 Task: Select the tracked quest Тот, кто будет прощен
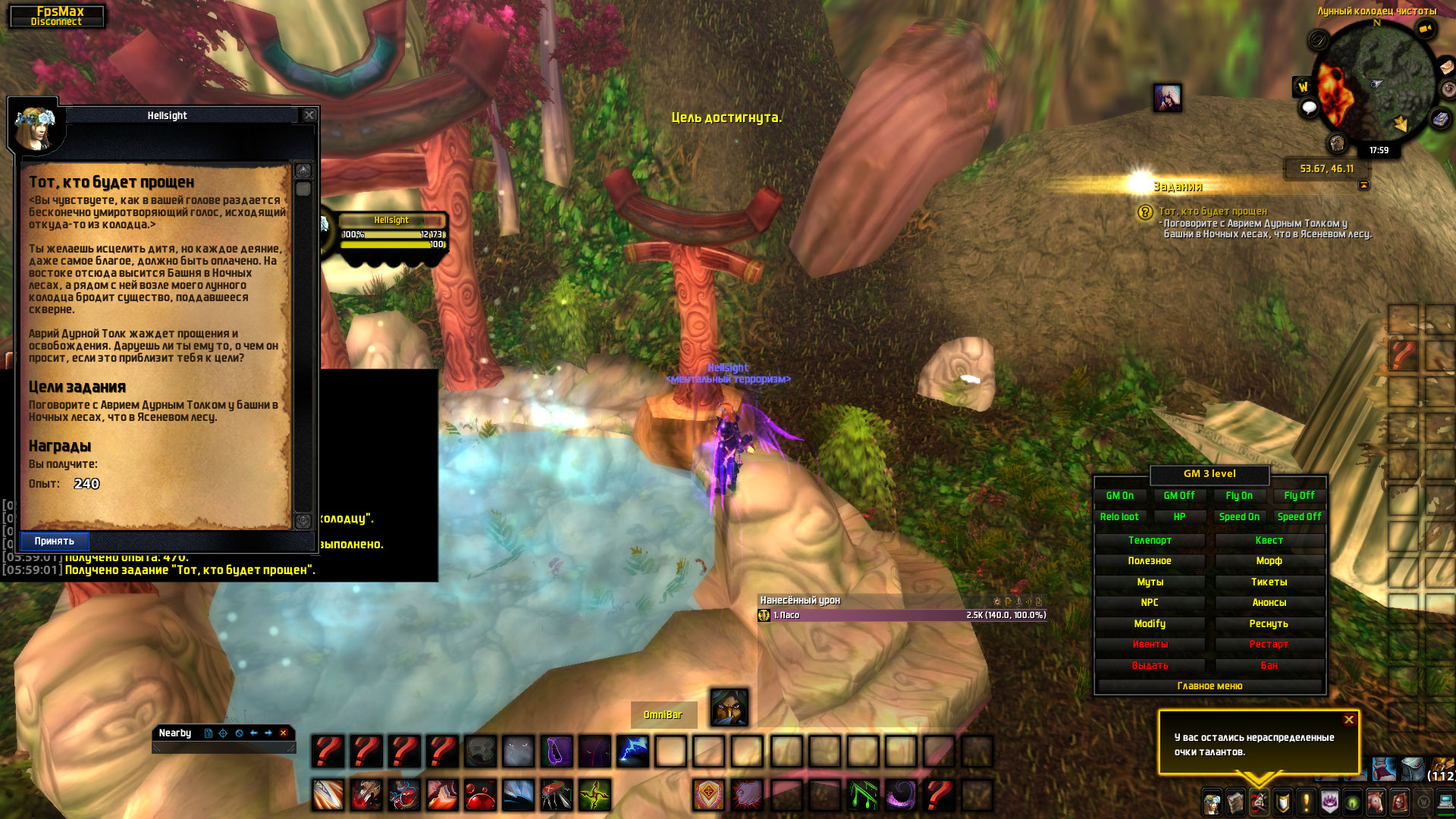1213,212
